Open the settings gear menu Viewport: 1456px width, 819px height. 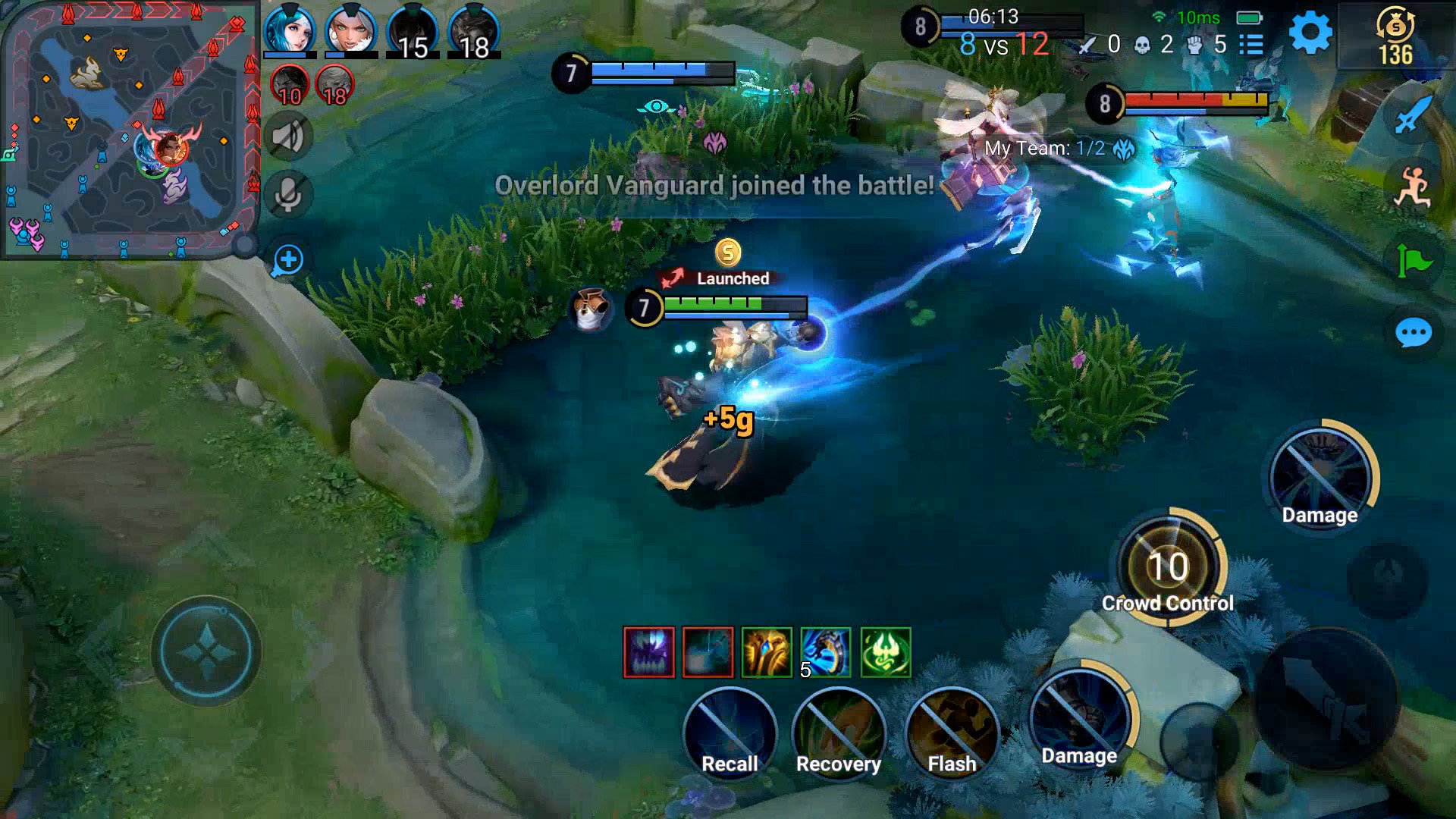[x=1310, y=33]
